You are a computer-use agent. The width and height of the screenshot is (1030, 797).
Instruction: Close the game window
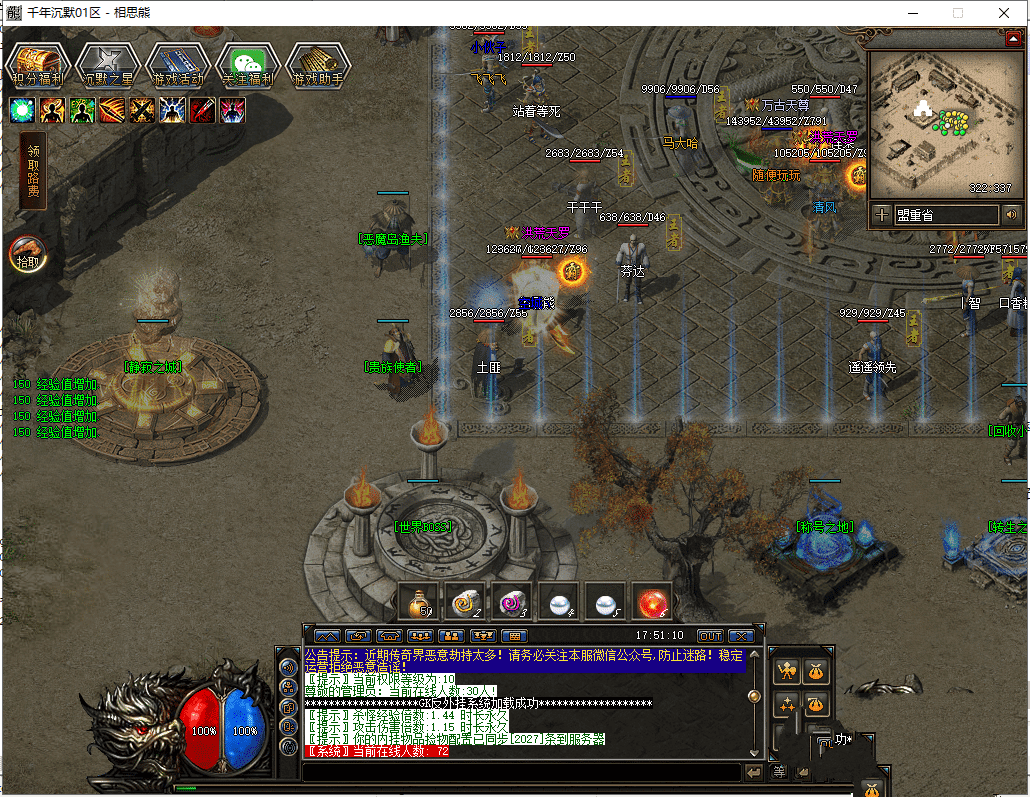[x=1003, y=13]
